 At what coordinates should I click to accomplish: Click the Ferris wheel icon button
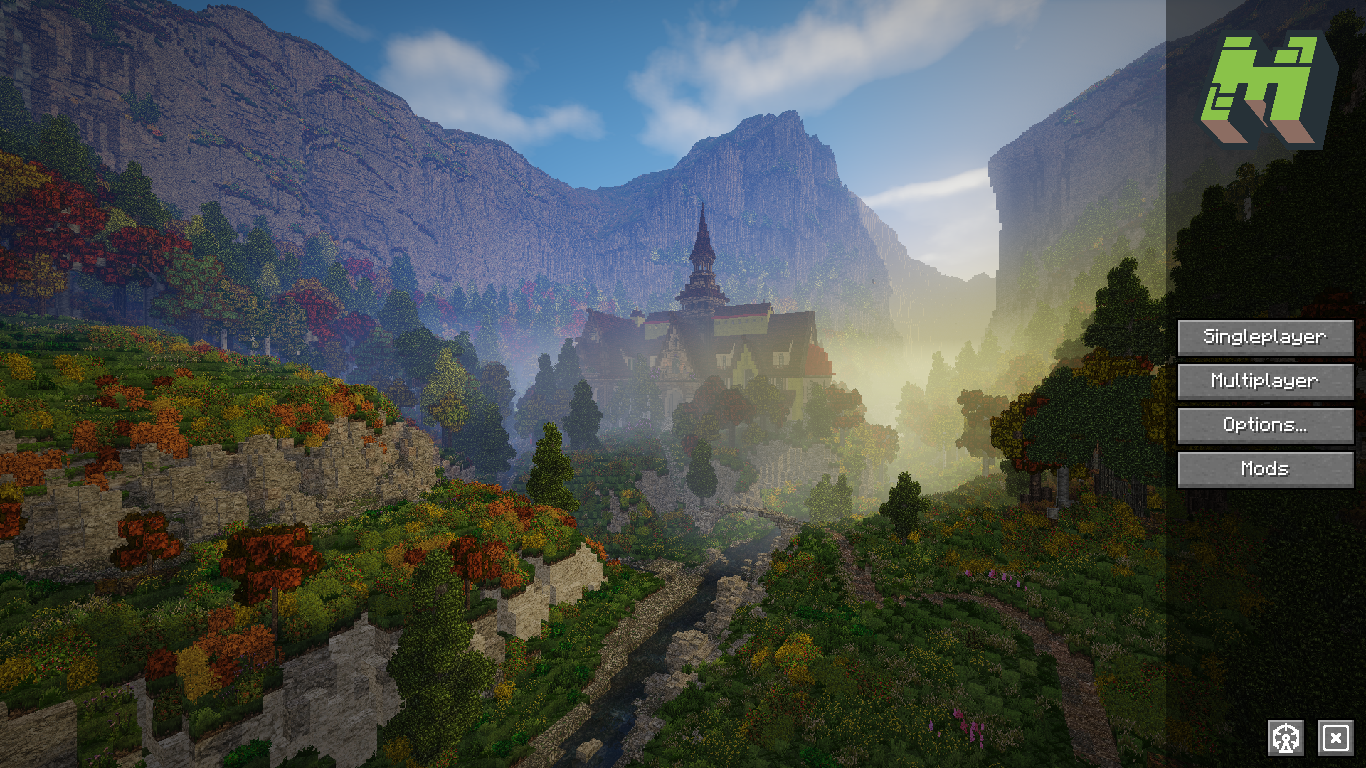[1286, 738]
